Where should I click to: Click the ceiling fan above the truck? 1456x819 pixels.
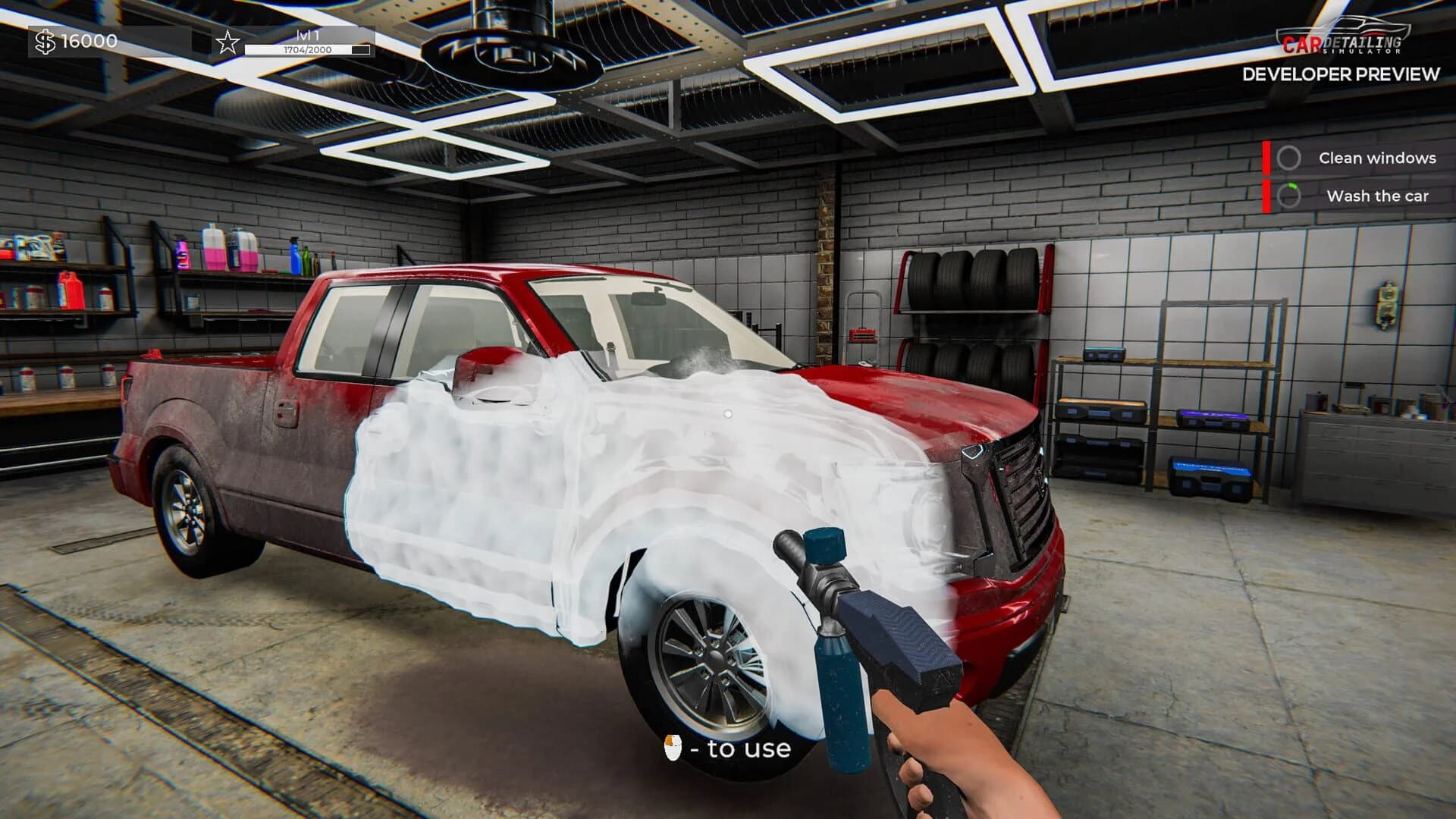[x=497, y=45]
